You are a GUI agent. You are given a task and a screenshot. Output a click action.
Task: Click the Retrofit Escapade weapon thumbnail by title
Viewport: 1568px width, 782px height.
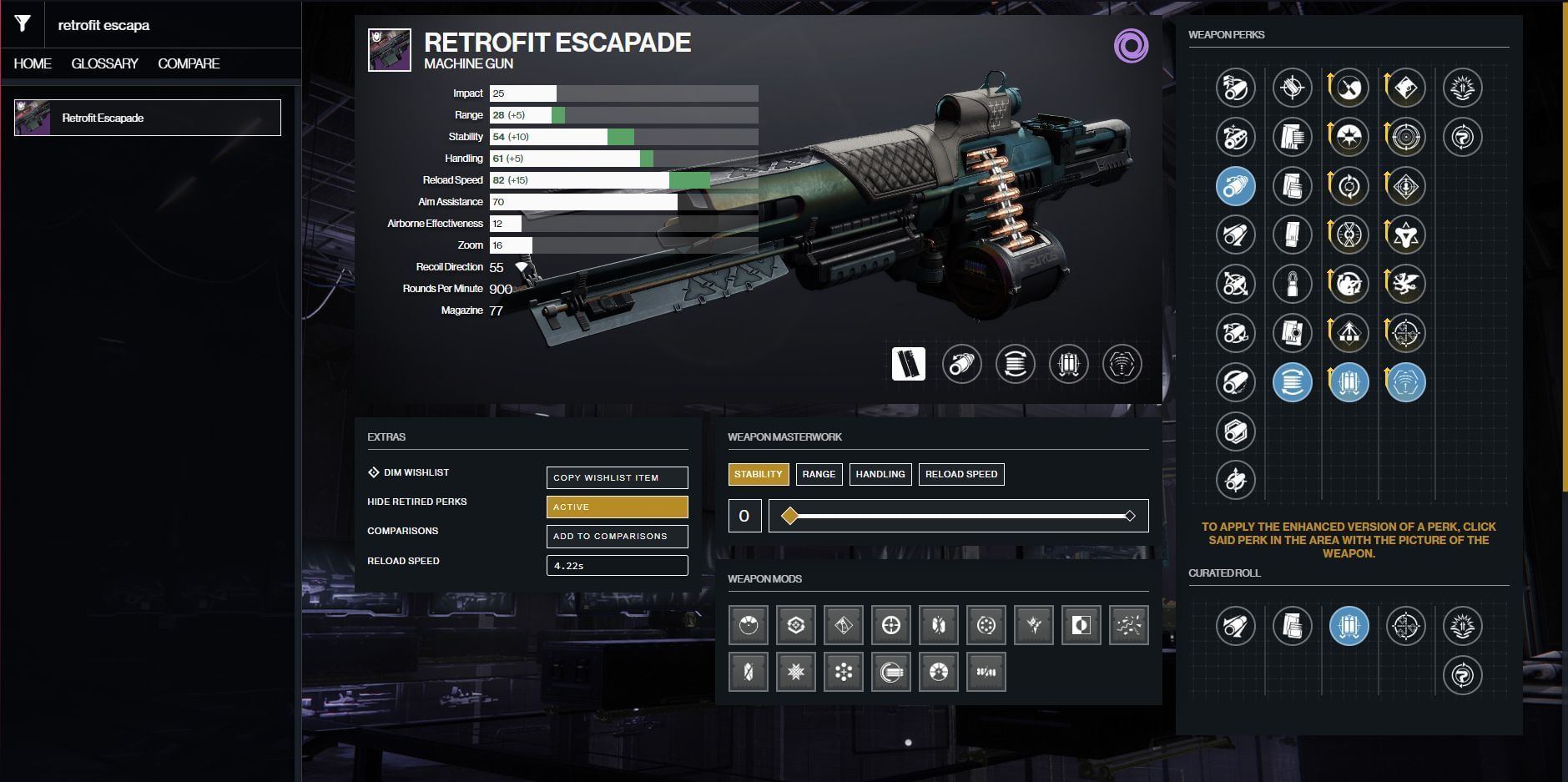(x=389, y=50)
